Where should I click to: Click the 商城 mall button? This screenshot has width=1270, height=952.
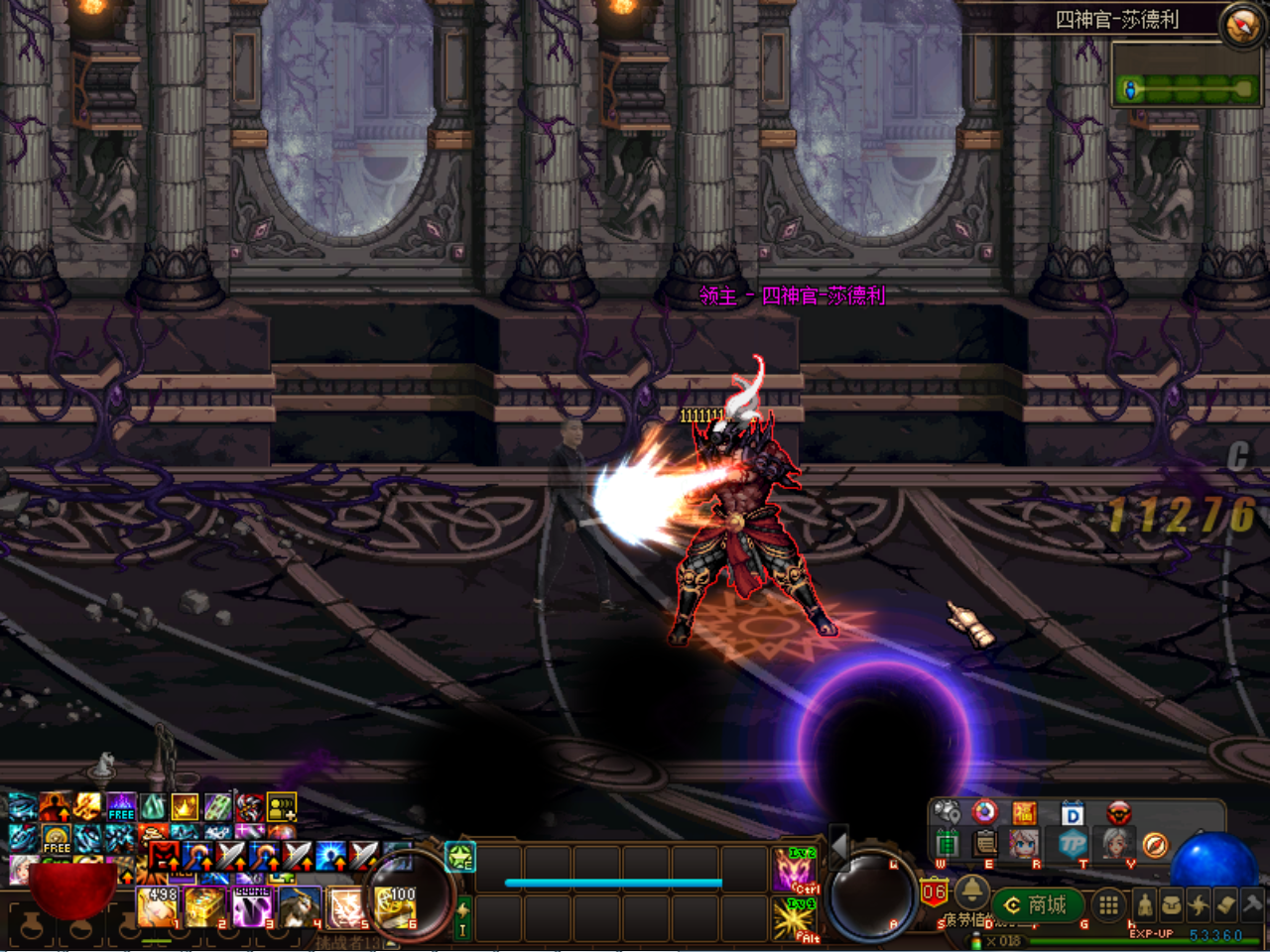click(1037, 904)
